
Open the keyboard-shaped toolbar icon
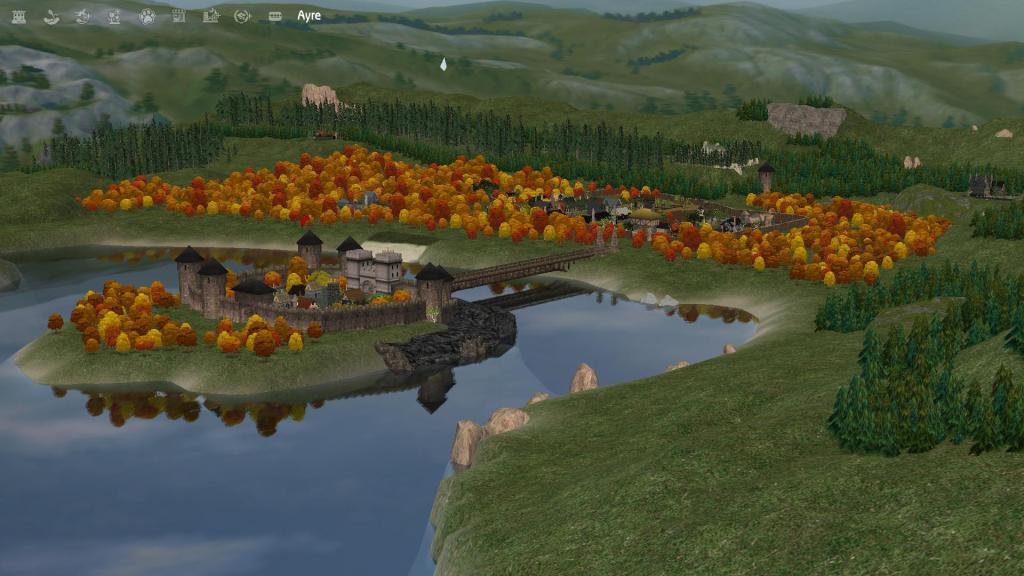tap(275, 16)
